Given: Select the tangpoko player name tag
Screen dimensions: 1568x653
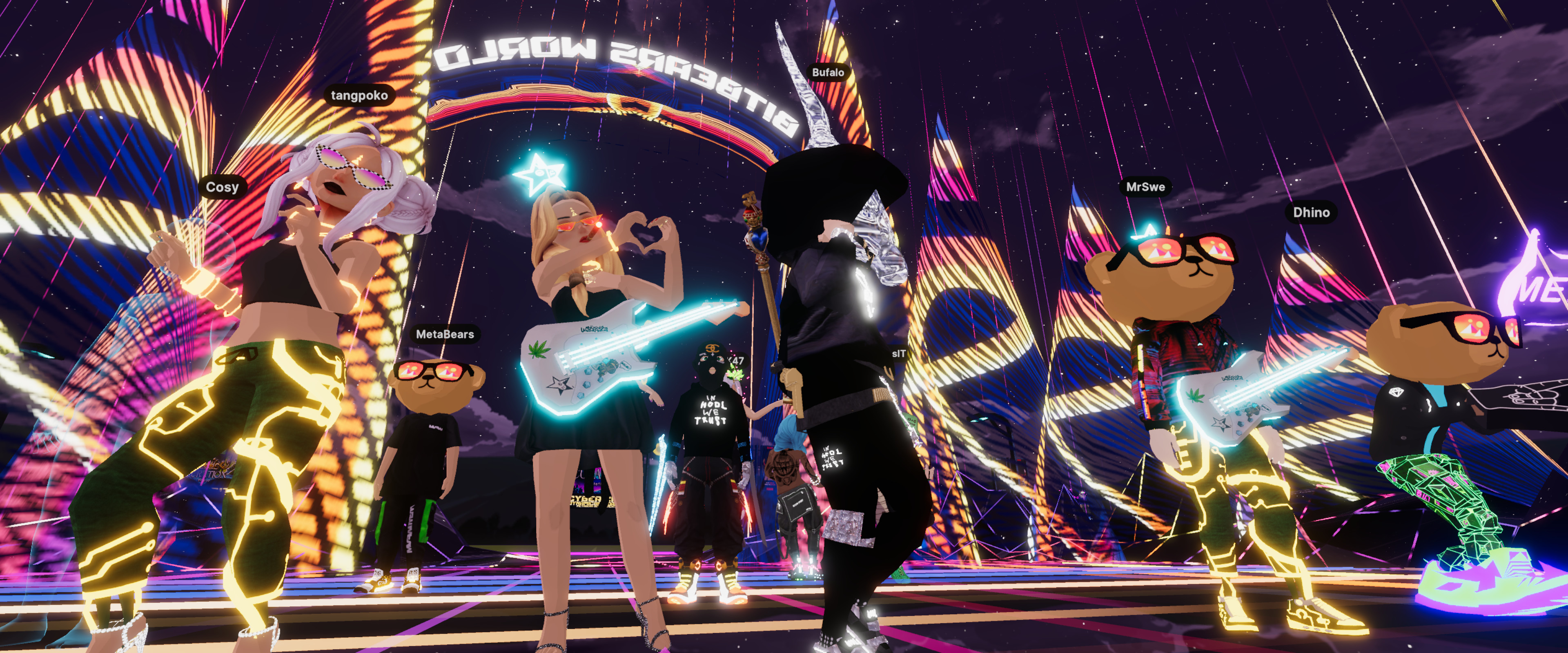Looking at the screenshot, I should click(359, 96).
